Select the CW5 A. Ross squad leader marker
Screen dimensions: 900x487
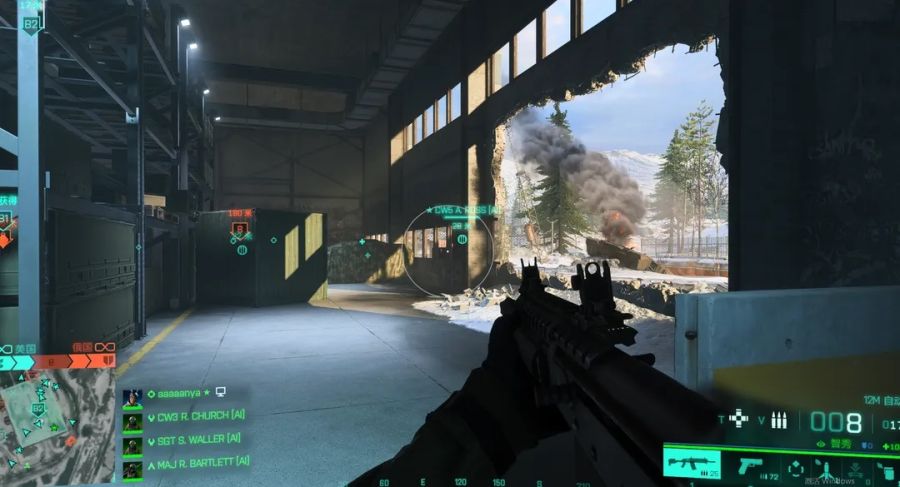[x=461, y=211]
